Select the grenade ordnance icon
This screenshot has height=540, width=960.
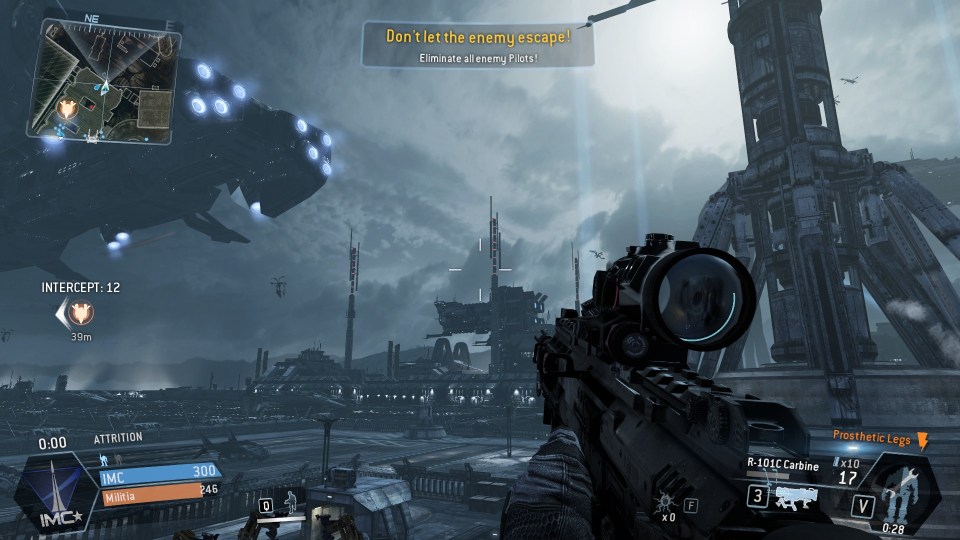click(666, 503)
